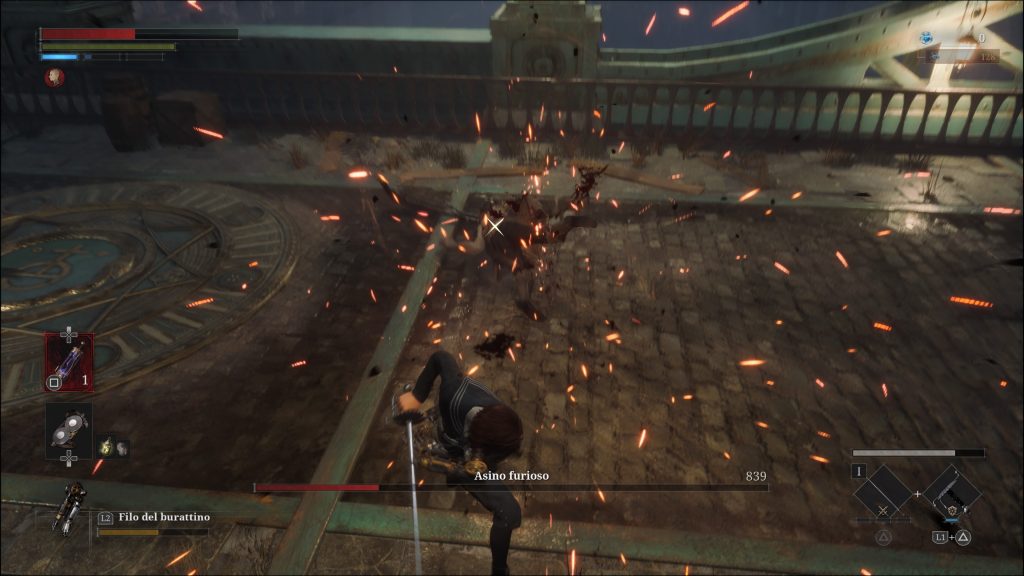The height and width of the screenshot is (576, 1024).
Task: Click the blue Ergo icon
Action: [927, 38]
